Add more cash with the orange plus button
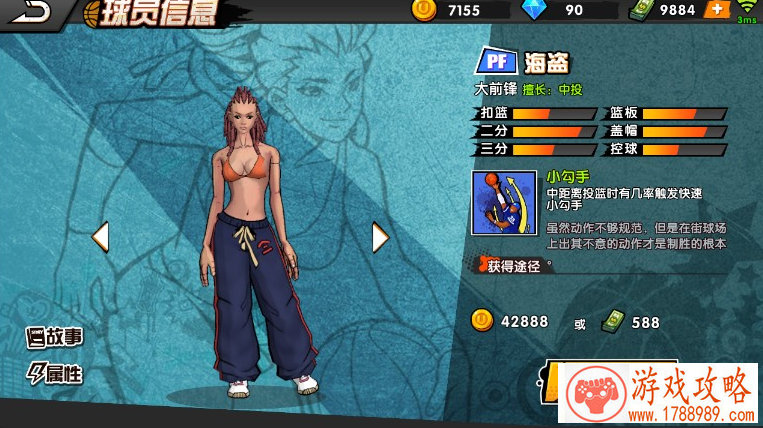Screen dimensions: 763x428 [x=716, y=10]
